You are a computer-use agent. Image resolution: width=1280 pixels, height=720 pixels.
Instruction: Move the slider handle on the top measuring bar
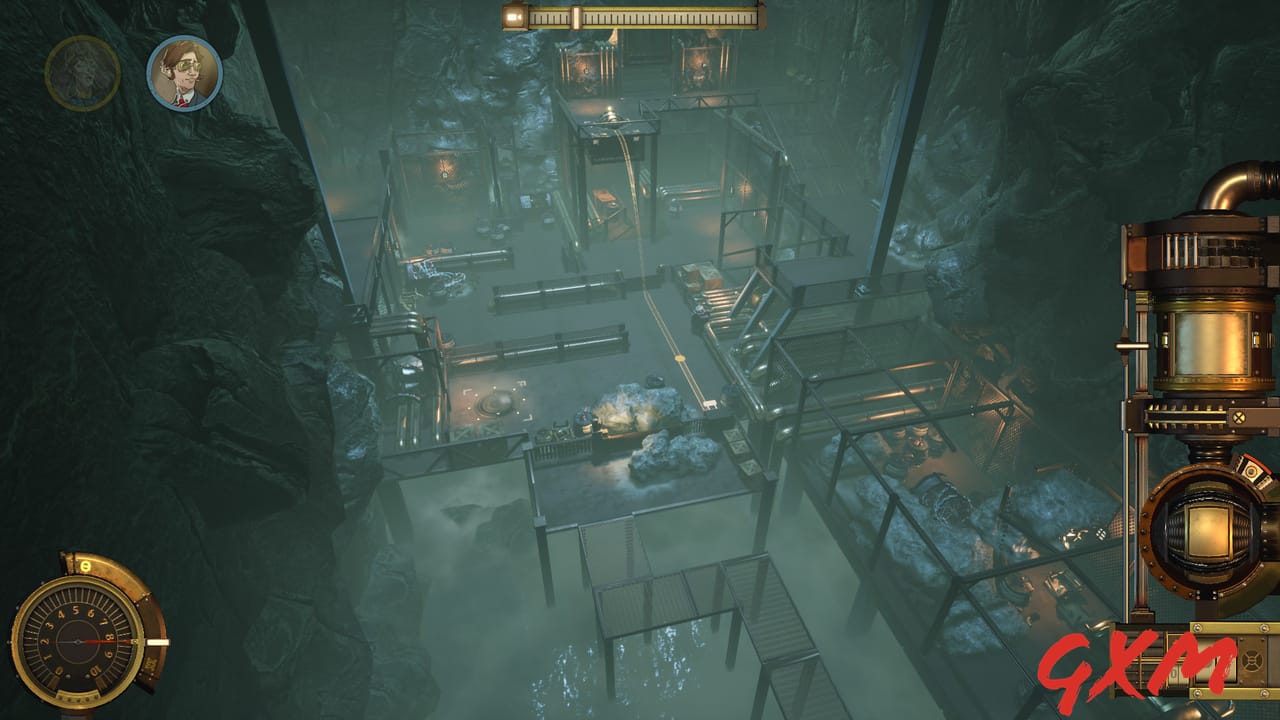577,17
